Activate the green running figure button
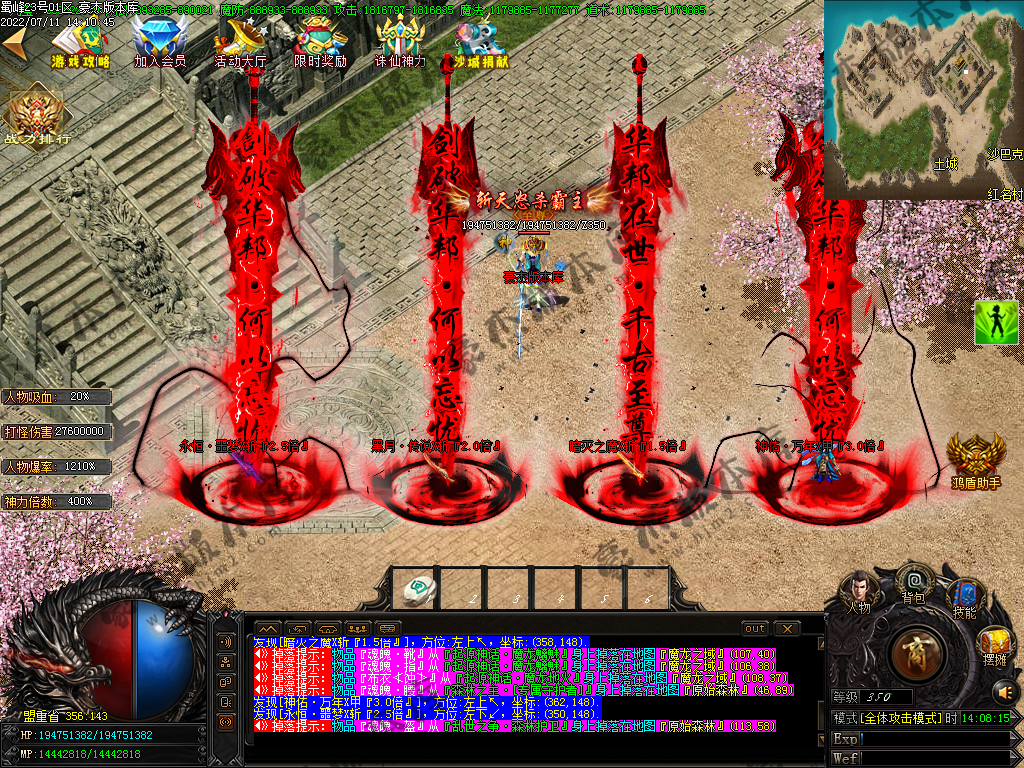This screenshot has height=768, width=1024. click(x=996, y=322)
